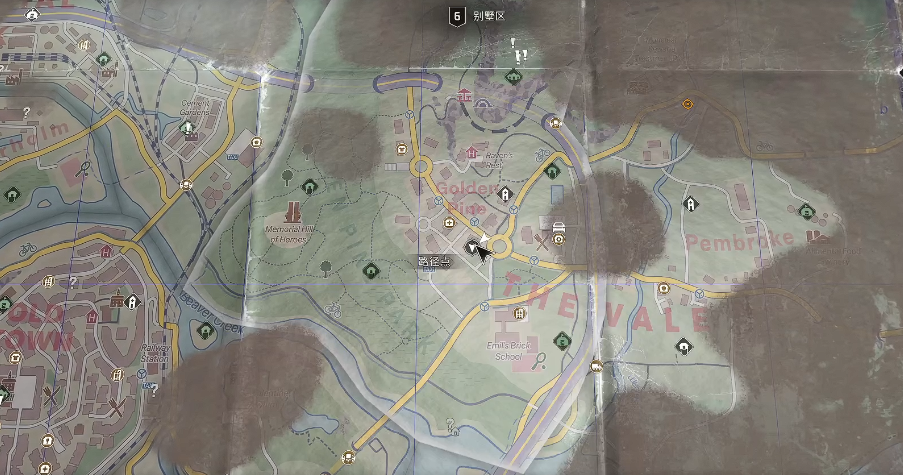Pick the orange circular marker on the northeast road
Screen dimensions: 903x475
[x=688, y=103]
